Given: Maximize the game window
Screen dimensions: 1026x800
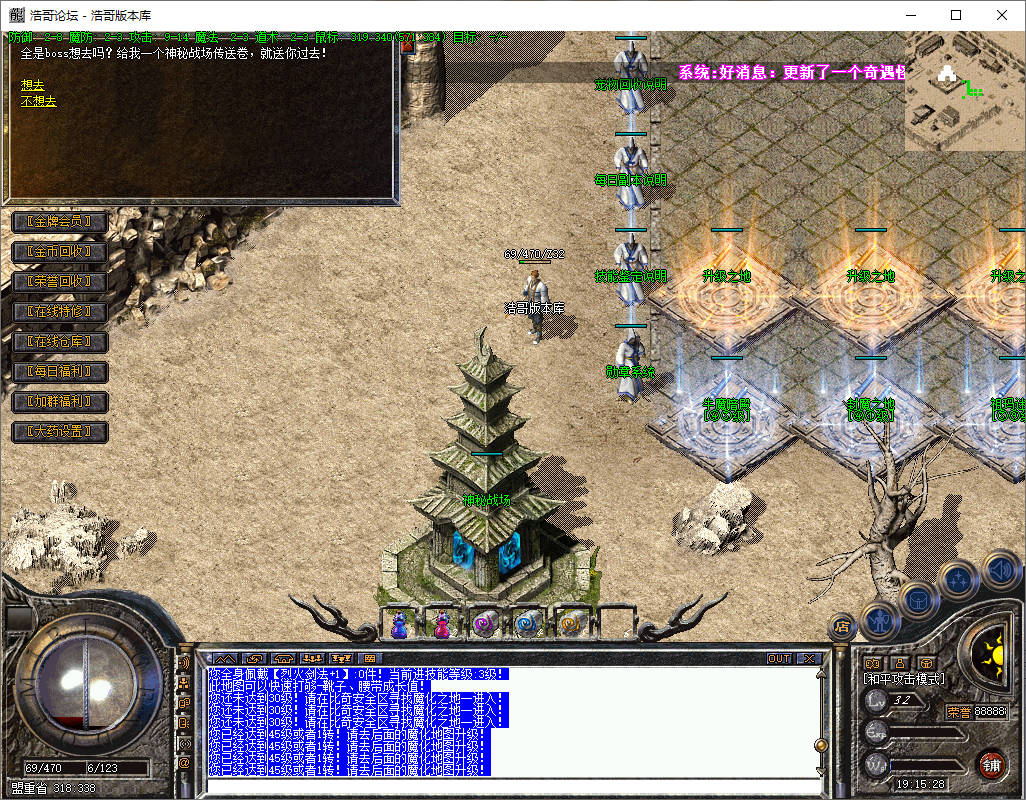Looking at the screenshot, I should click(x=956, y=15).
